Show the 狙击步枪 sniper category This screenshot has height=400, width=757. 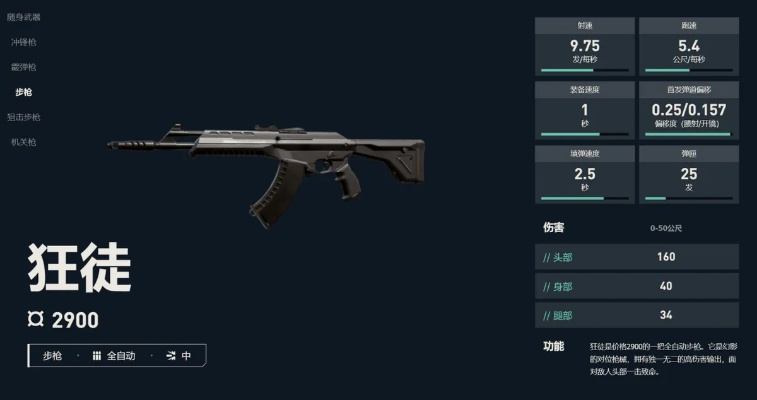(26, 117)
